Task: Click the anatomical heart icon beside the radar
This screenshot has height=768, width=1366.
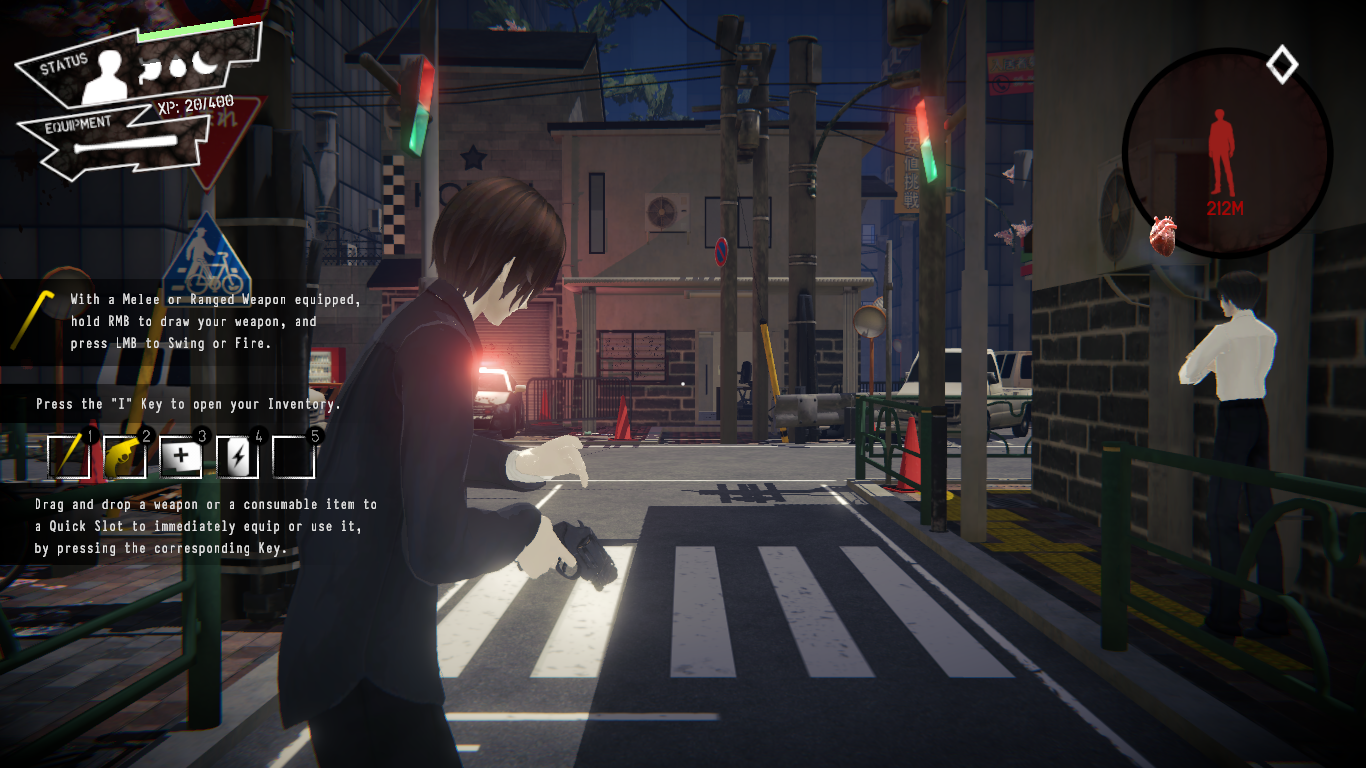Action: 1162,235
